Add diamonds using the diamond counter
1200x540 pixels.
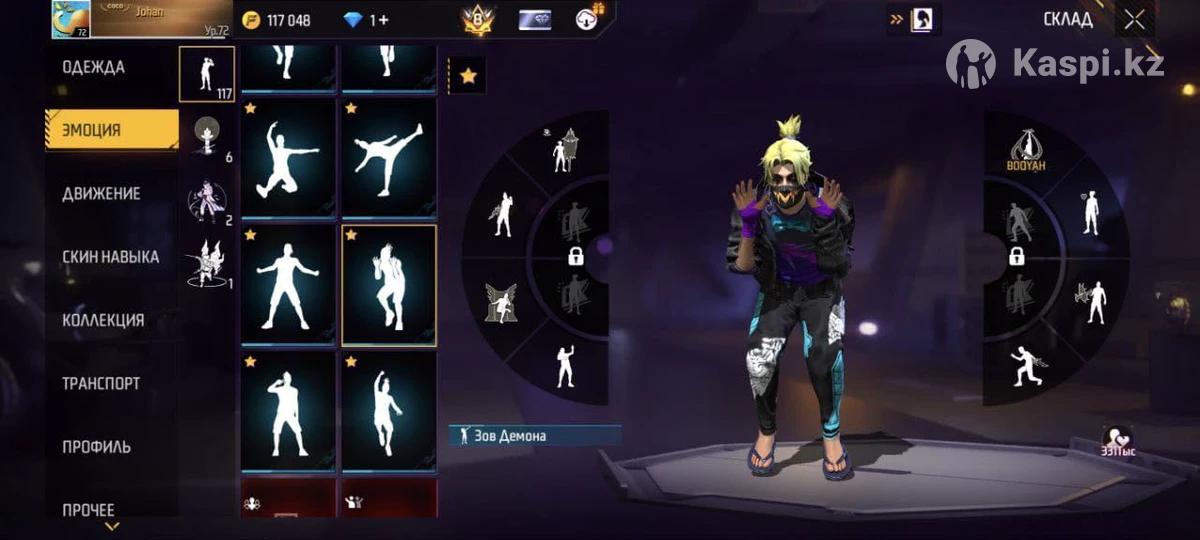tap(365, 20)
